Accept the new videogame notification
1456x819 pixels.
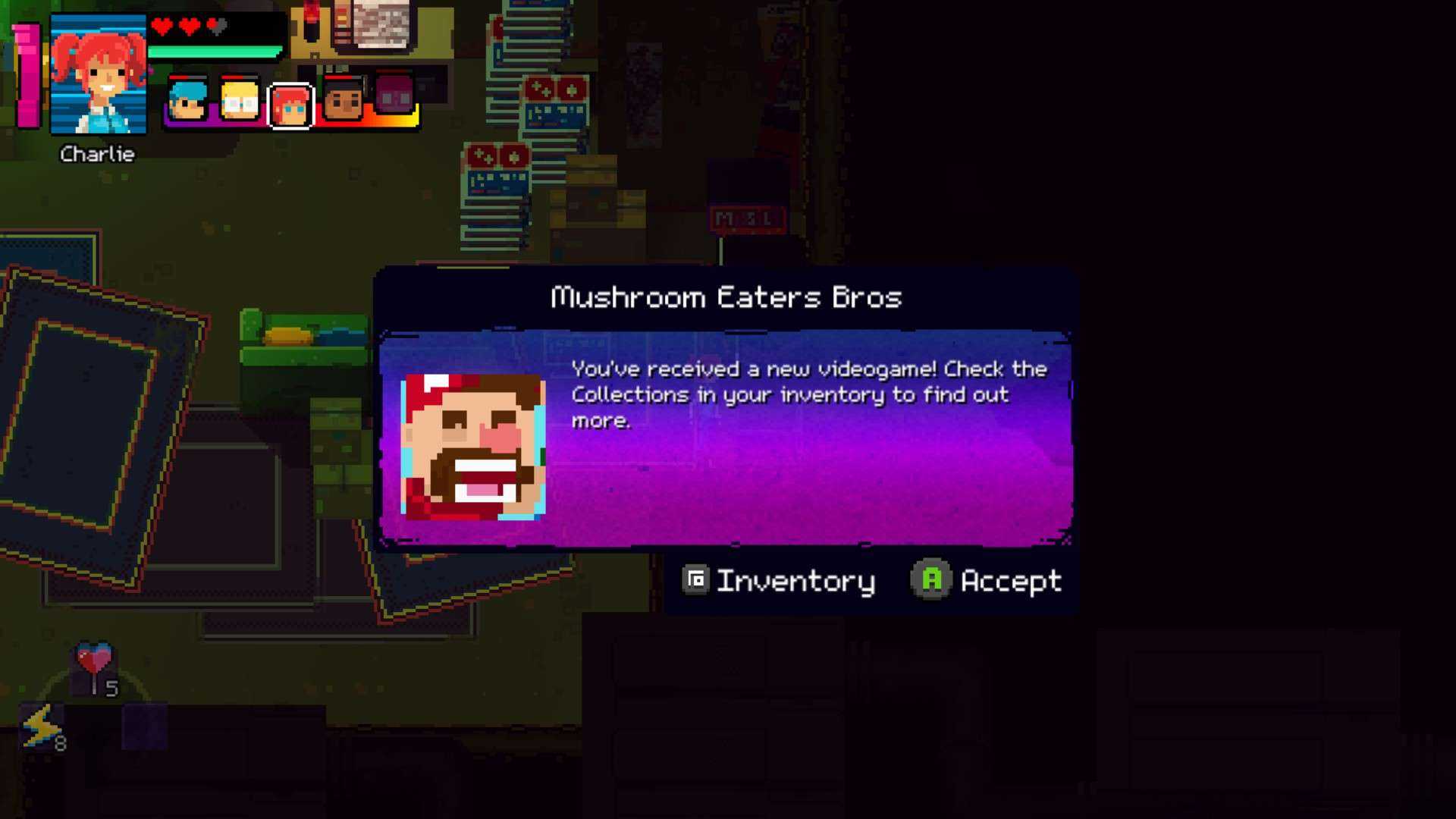[986, 581]
